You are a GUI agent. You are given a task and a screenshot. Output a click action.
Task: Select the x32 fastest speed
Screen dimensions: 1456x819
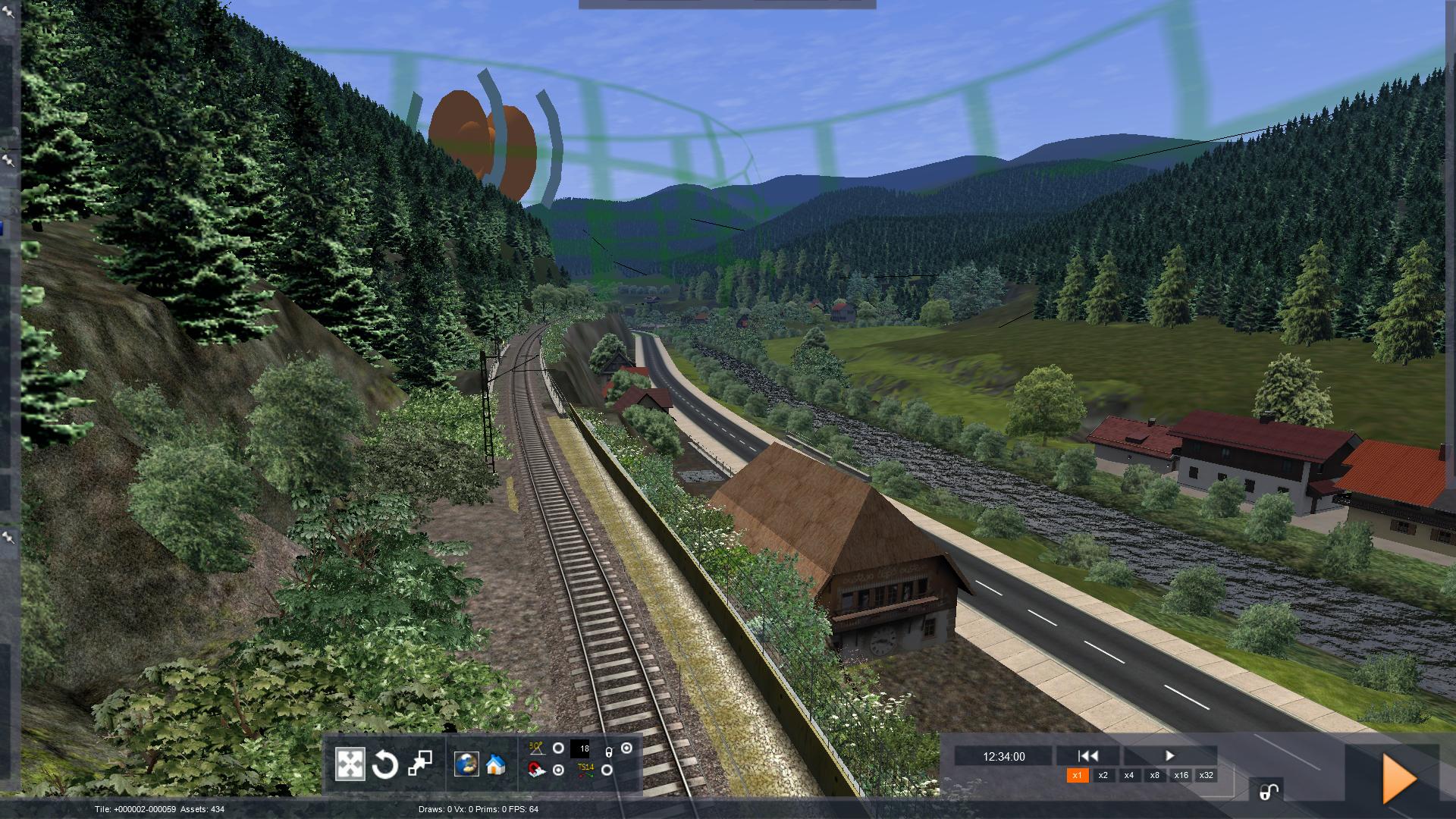1207,775
